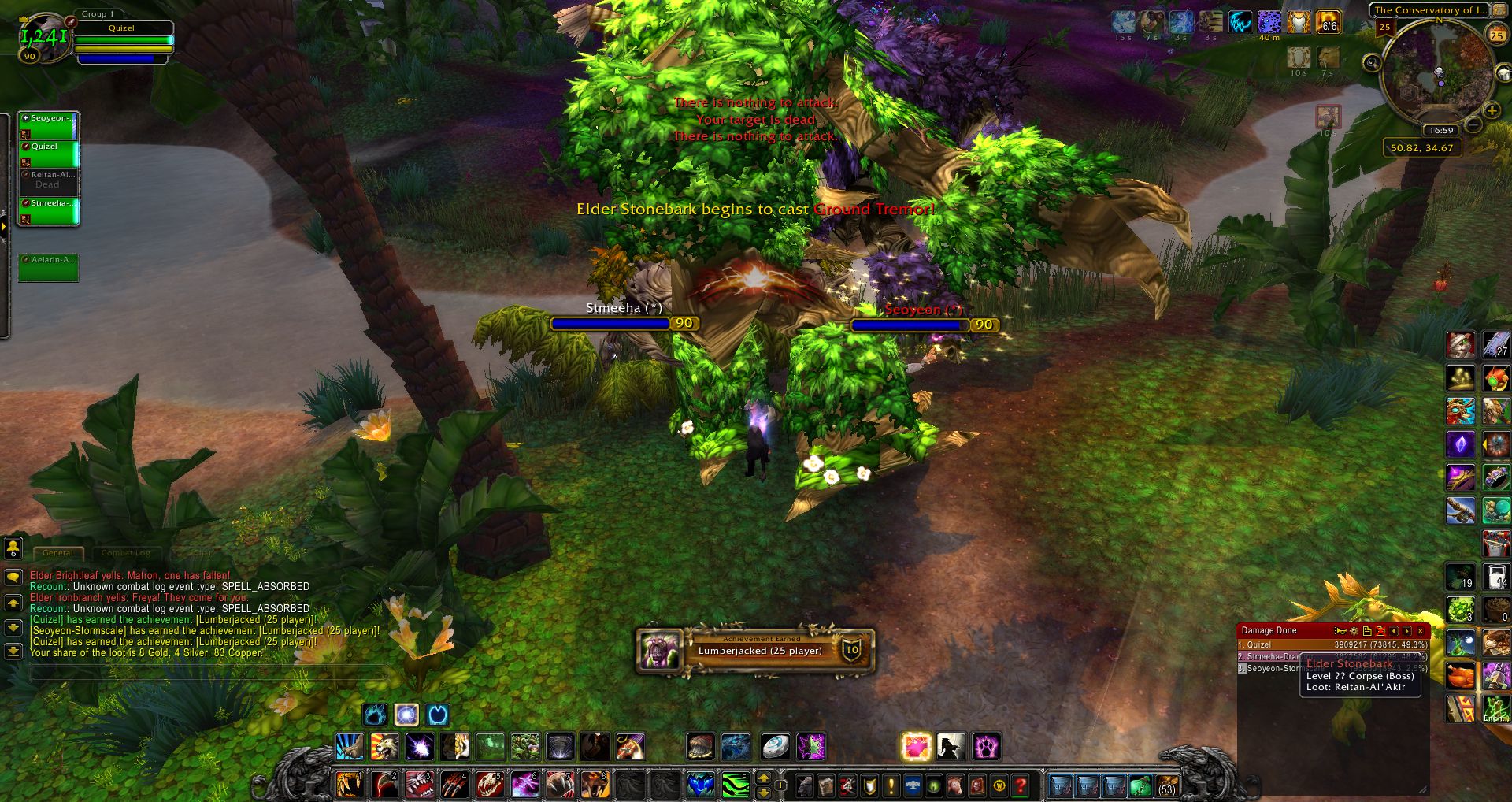Select Seoyeon in the party frames
This screenshot has height=802, width=1512.
tap(49, 124)
